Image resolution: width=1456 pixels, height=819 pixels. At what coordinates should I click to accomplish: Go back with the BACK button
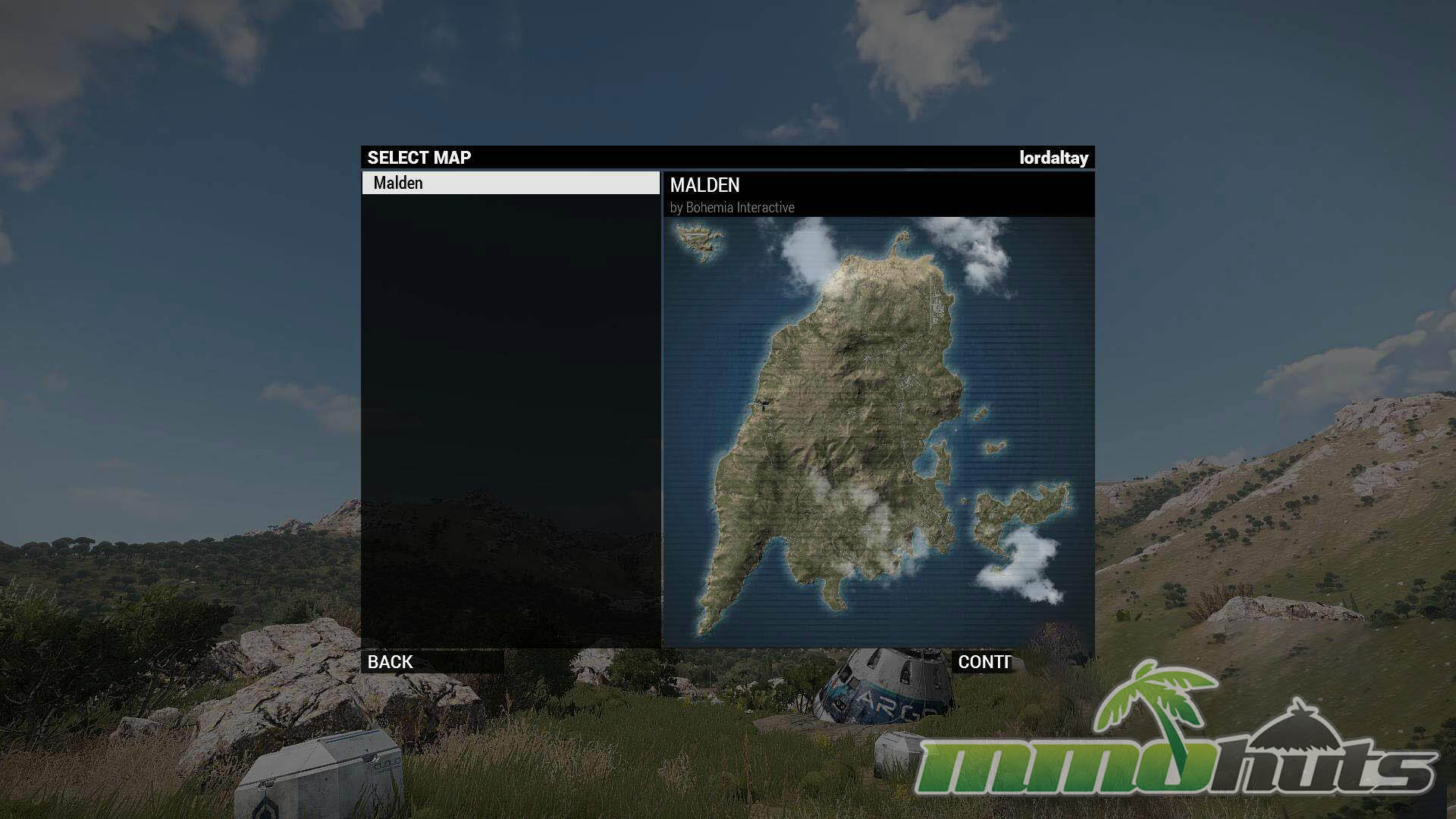(x=432, y=662)
